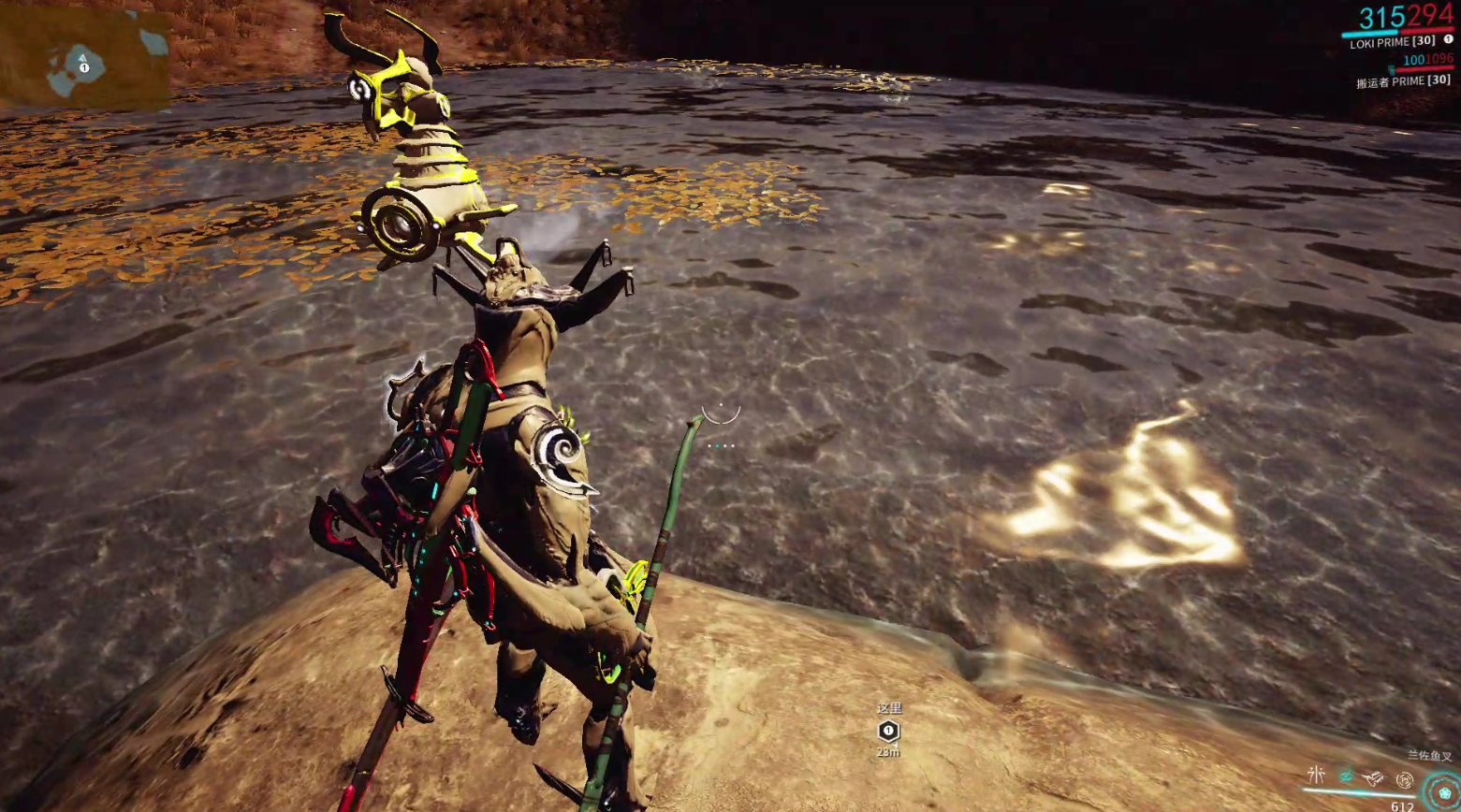Activate Loki's Decoy ability icon
Viewport: 1461px width, 812px height.
pyautogui.click(x=1317, y=775)
